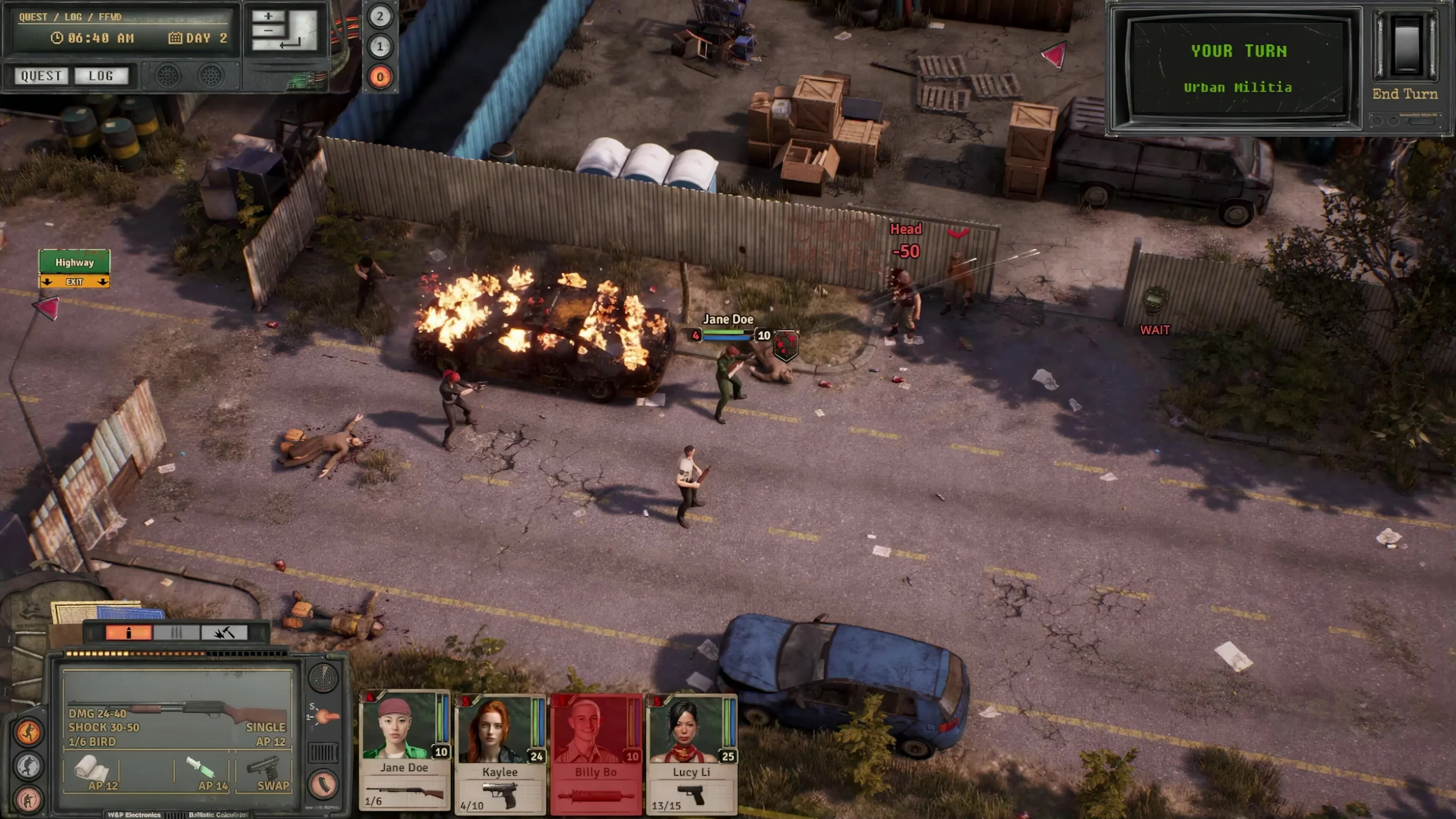Switch to floor level 2
Image resolution: width=1456 pixels, height=819 pixels.
point(380,16)
